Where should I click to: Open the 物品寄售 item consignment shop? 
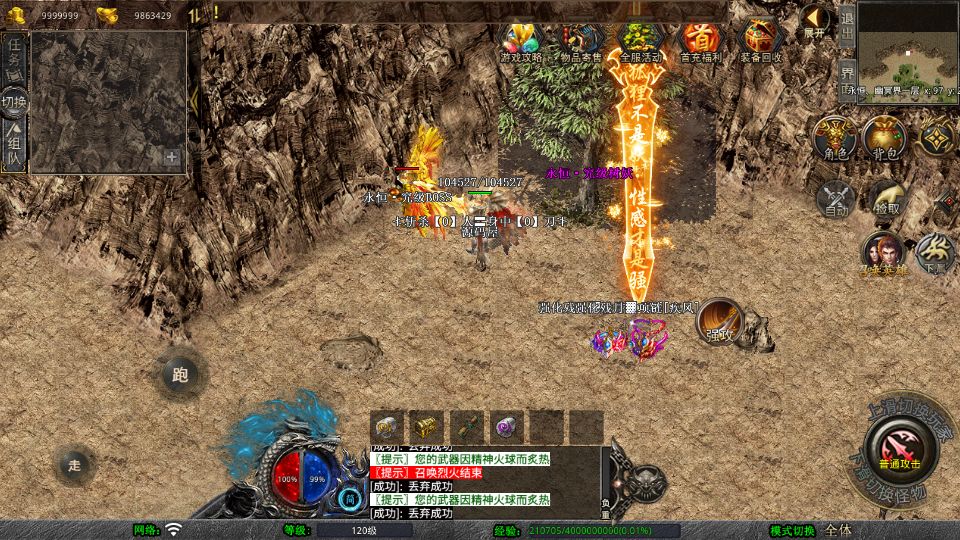[x=580, y=42]
